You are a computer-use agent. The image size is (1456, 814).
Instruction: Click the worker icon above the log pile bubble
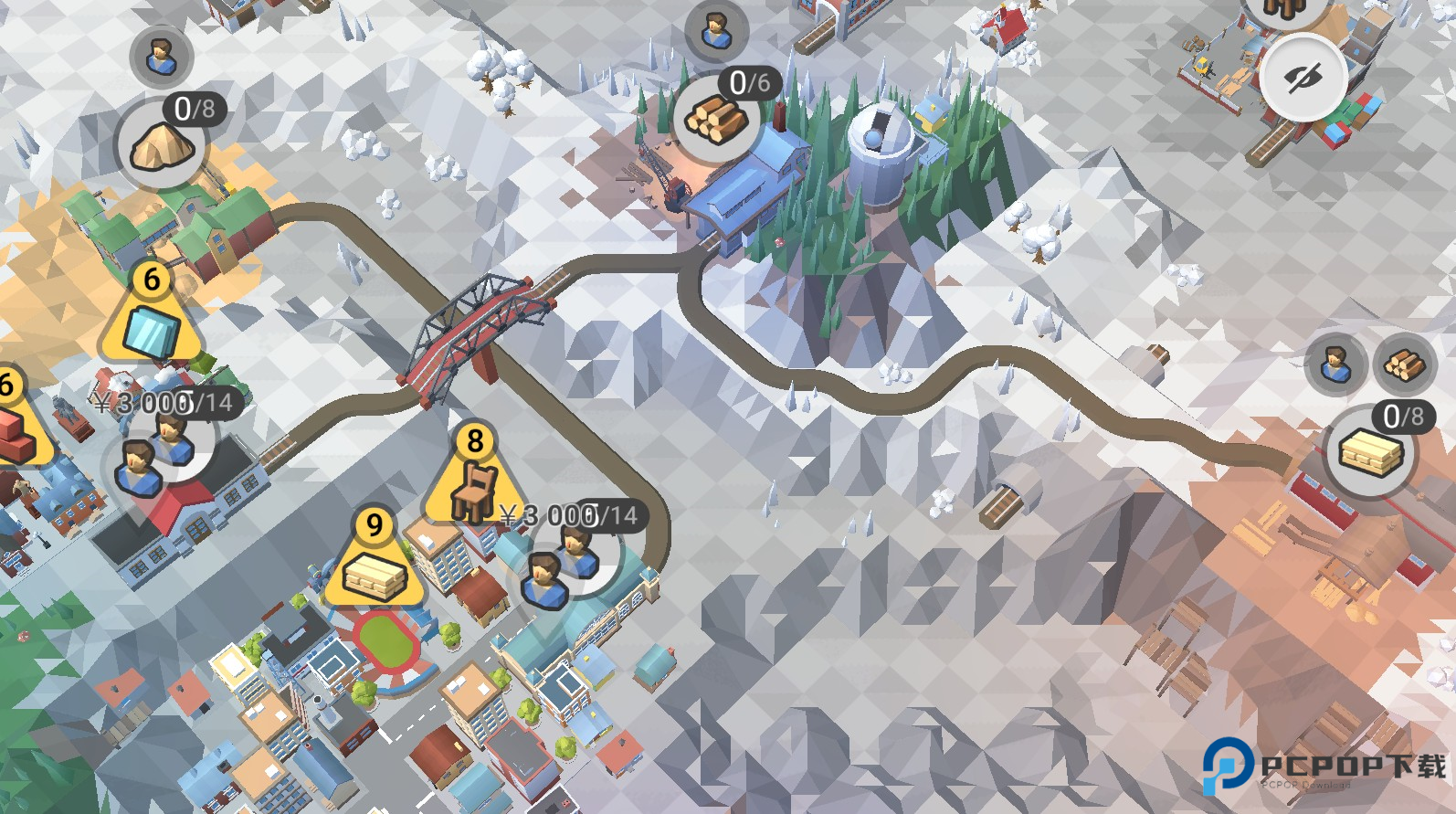(716, 31)
